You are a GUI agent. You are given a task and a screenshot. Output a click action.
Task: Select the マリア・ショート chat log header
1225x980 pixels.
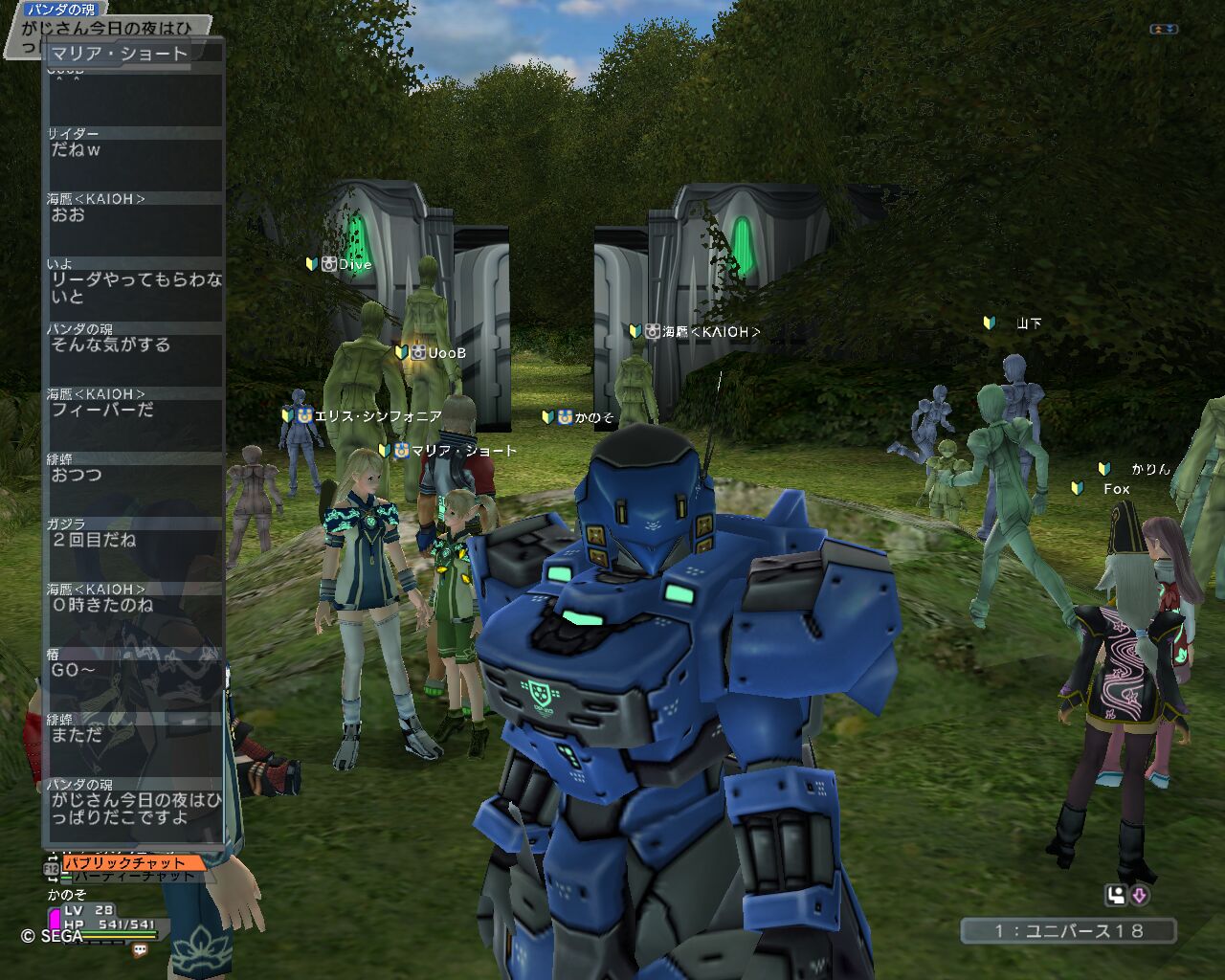[x=119, y=54]
